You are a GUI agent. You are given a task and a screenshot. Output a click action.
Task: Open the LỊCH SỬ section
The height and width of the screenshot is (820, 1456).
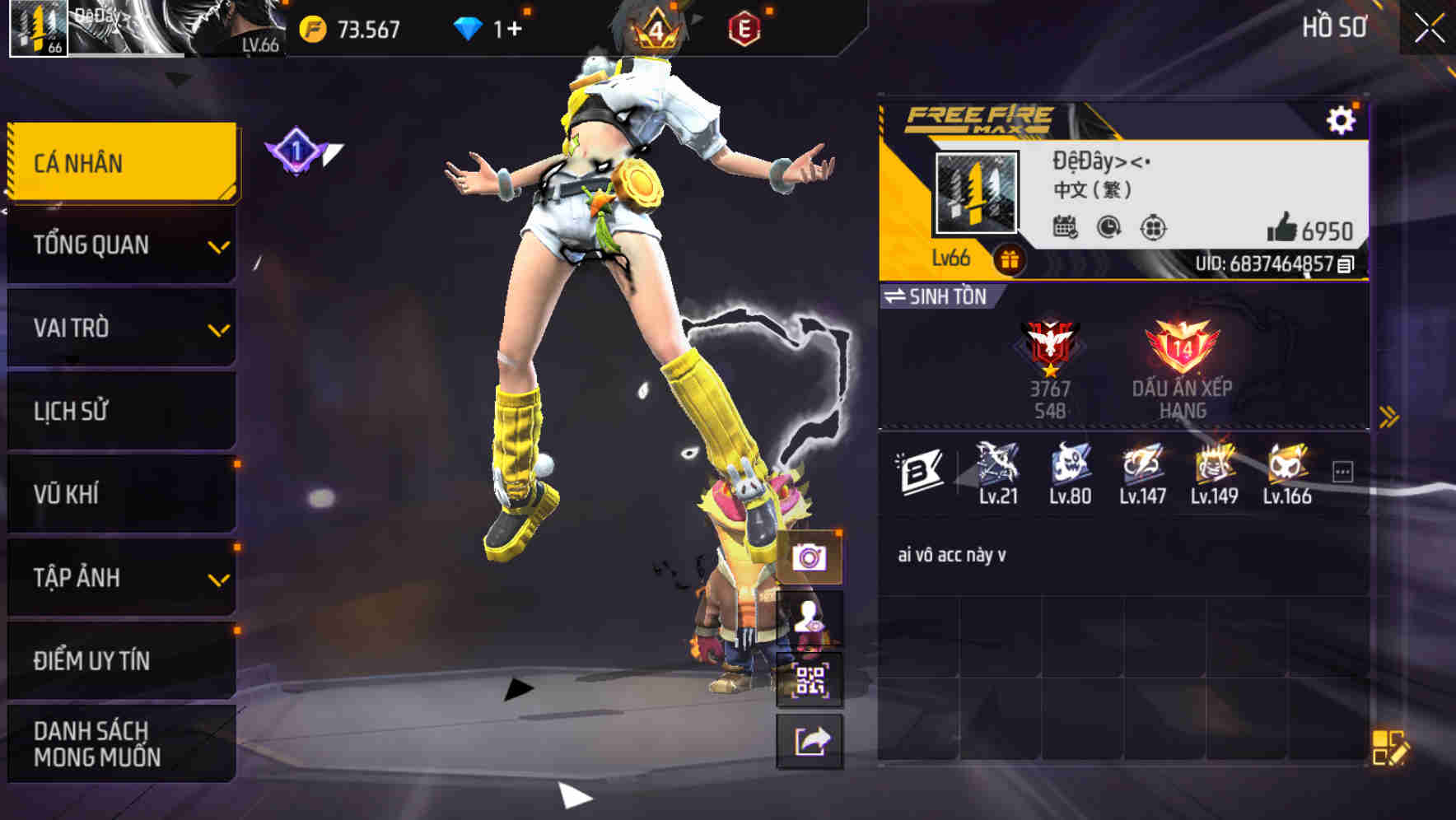click(x=120, y=411)
